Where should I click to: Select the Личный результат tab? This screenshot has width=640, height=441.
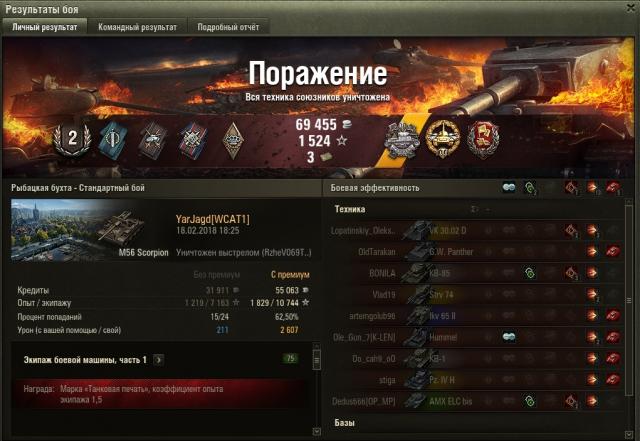pyautogui.click(x=44, y=27)
